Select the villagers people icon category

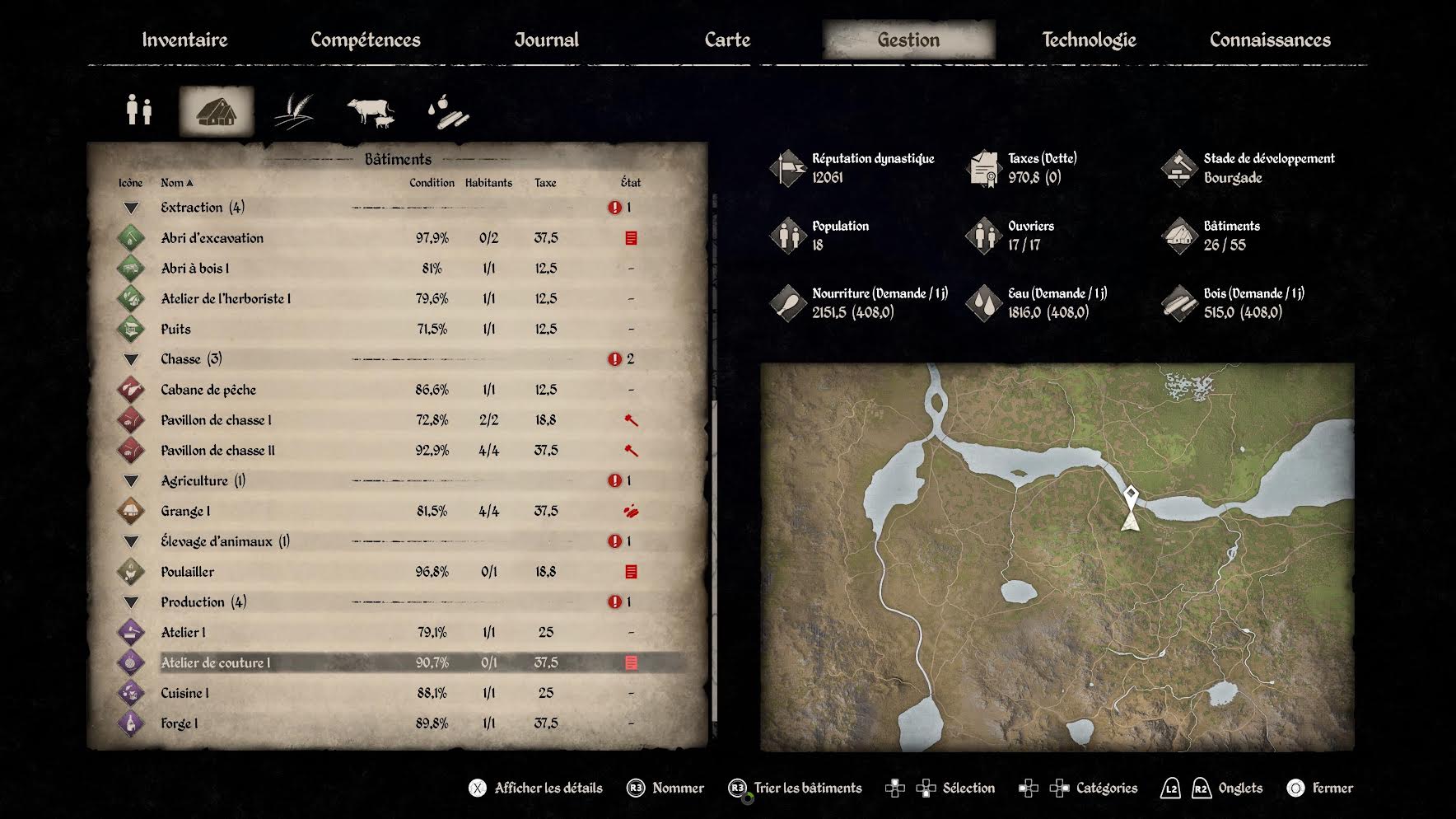139,110
